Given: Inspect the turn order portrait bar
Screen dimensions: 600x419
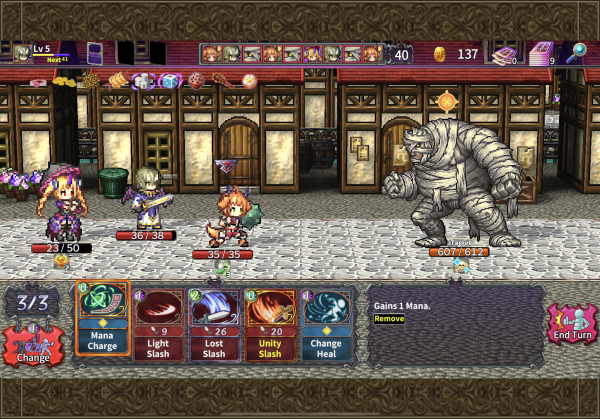Looking at the screenshot, I should tap(291, 54).
